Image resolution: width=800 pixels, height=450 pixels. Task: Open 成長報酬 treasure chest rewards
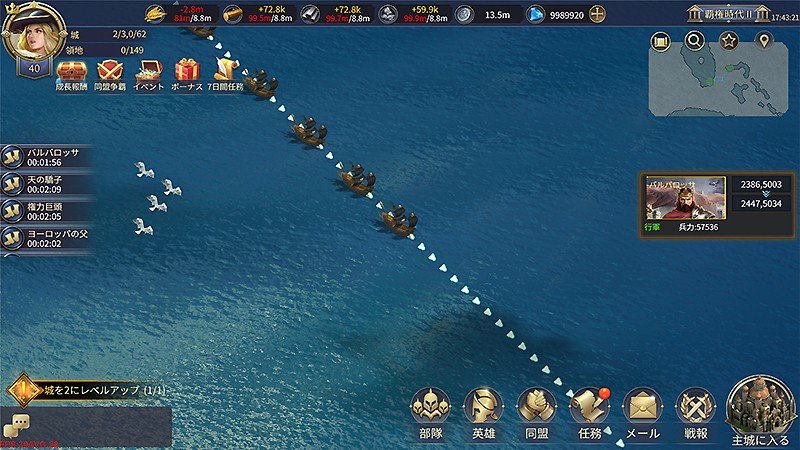(x=71, y=75)
